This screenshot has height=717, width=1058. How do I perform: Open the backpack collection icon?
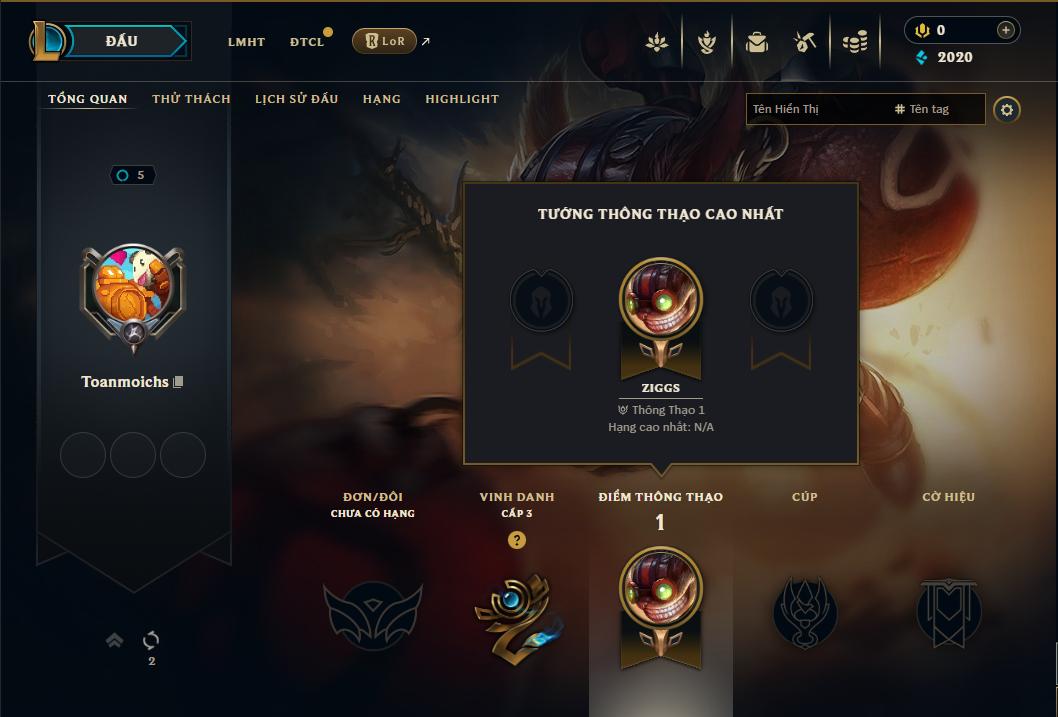pyautogui.click(x=757, y=42)
